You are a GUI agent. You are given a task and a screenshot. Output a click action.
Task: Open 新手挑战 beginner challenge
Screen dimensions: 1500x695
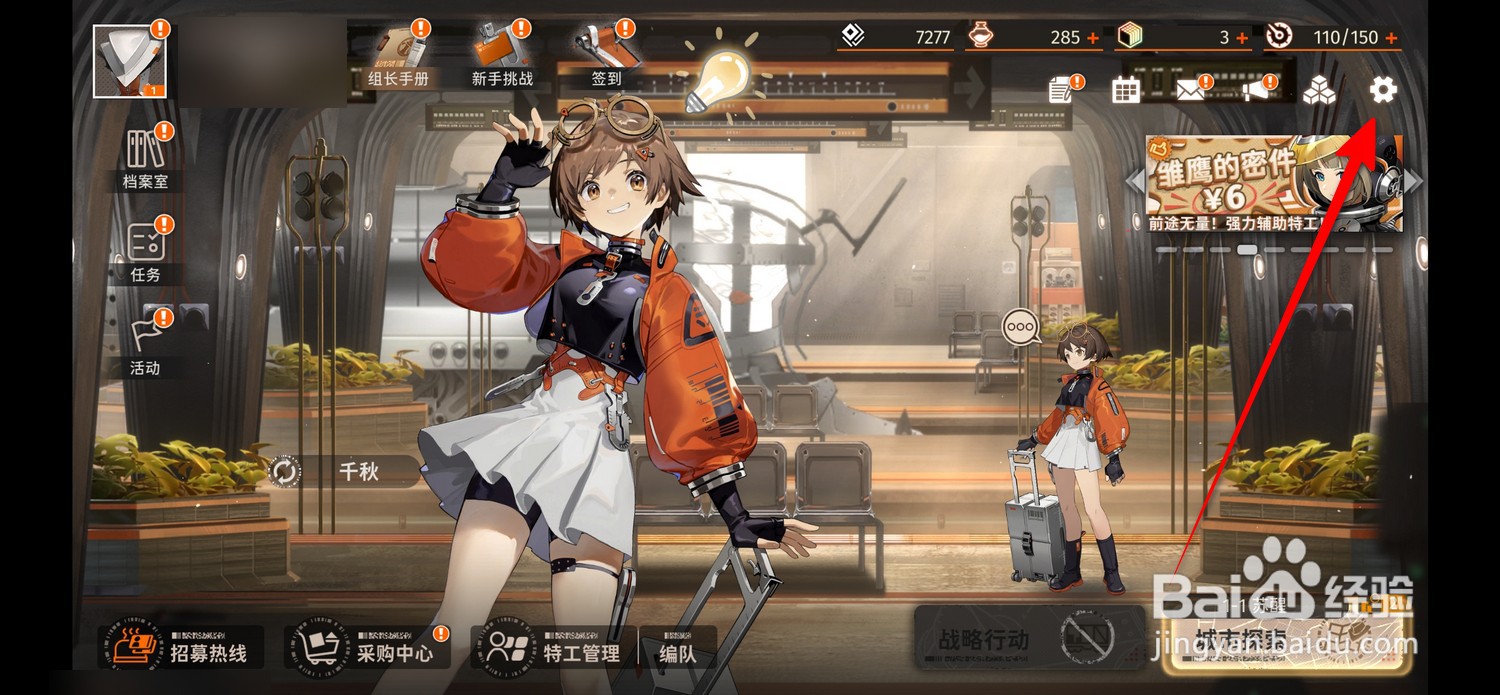pos(503,56)
